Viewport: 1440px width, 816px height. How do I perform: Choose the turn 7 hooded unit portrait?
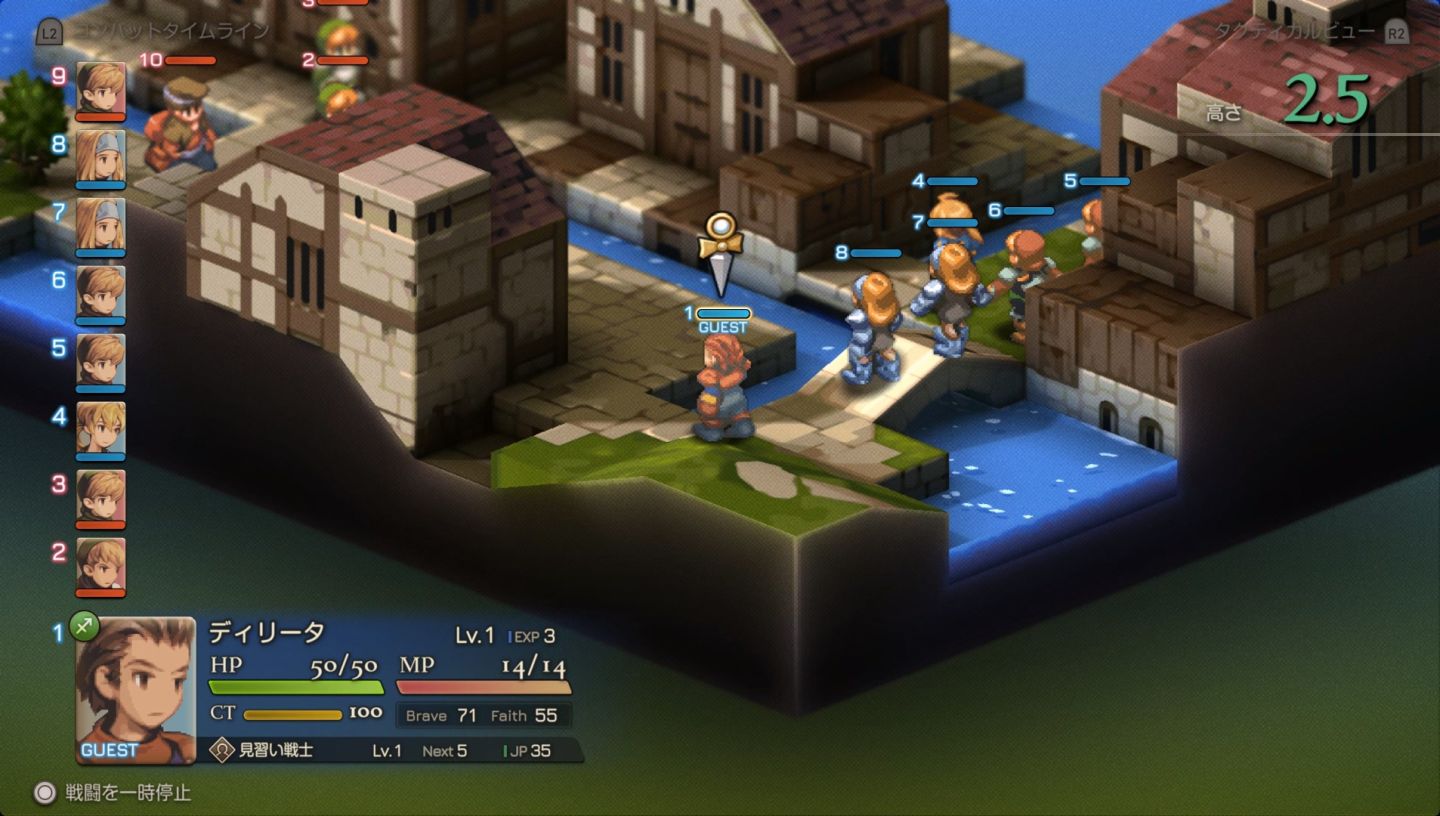101,224
